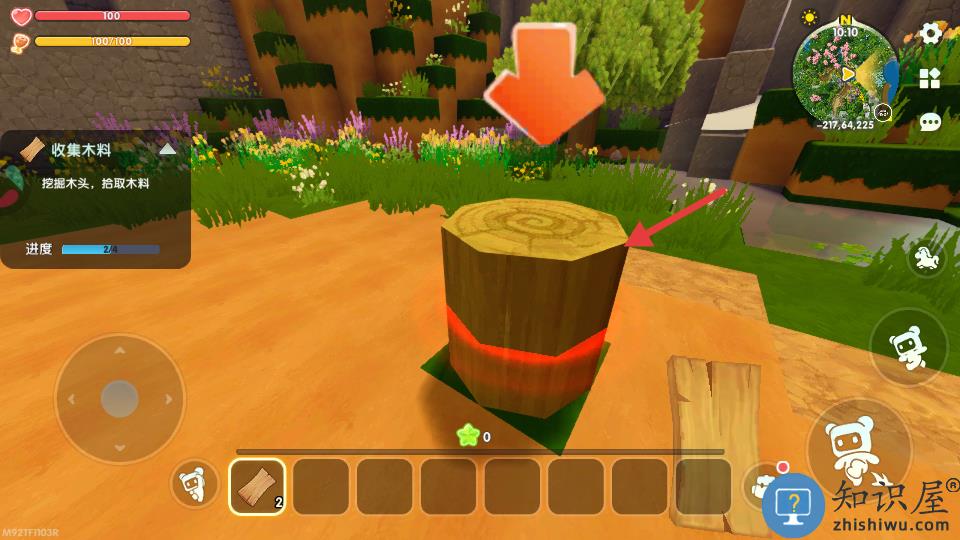The height and width of the screenshot is (540, 960).
Task: Select the wood plank hotbar slot
Action: click(257, 486)
